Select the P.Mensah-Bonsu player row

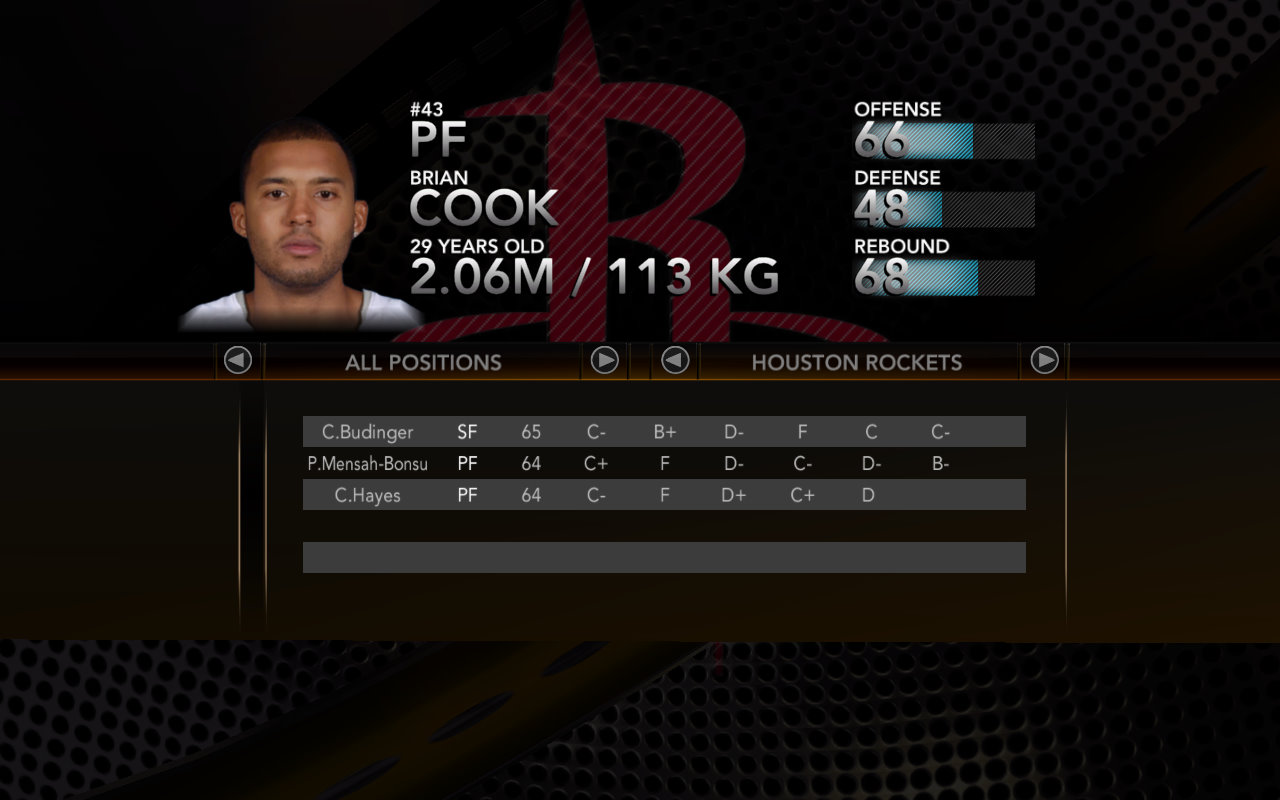pyautogui.click(x=664, y=463)
